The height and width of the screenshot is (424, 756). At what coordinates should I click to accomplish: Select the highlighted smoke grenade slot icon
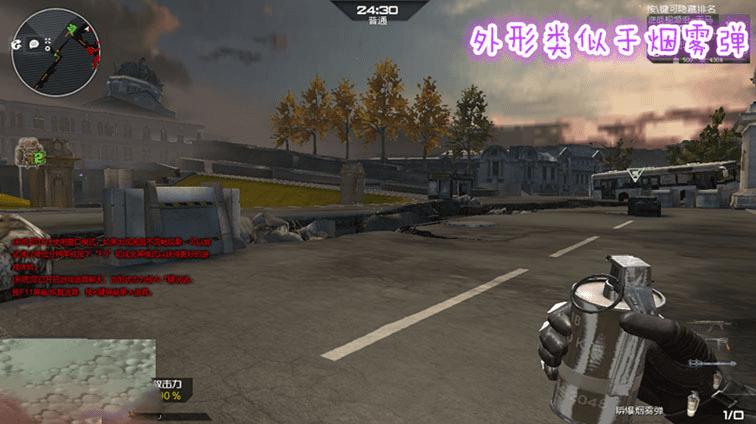pyautogui.click(x=692, y=402)
